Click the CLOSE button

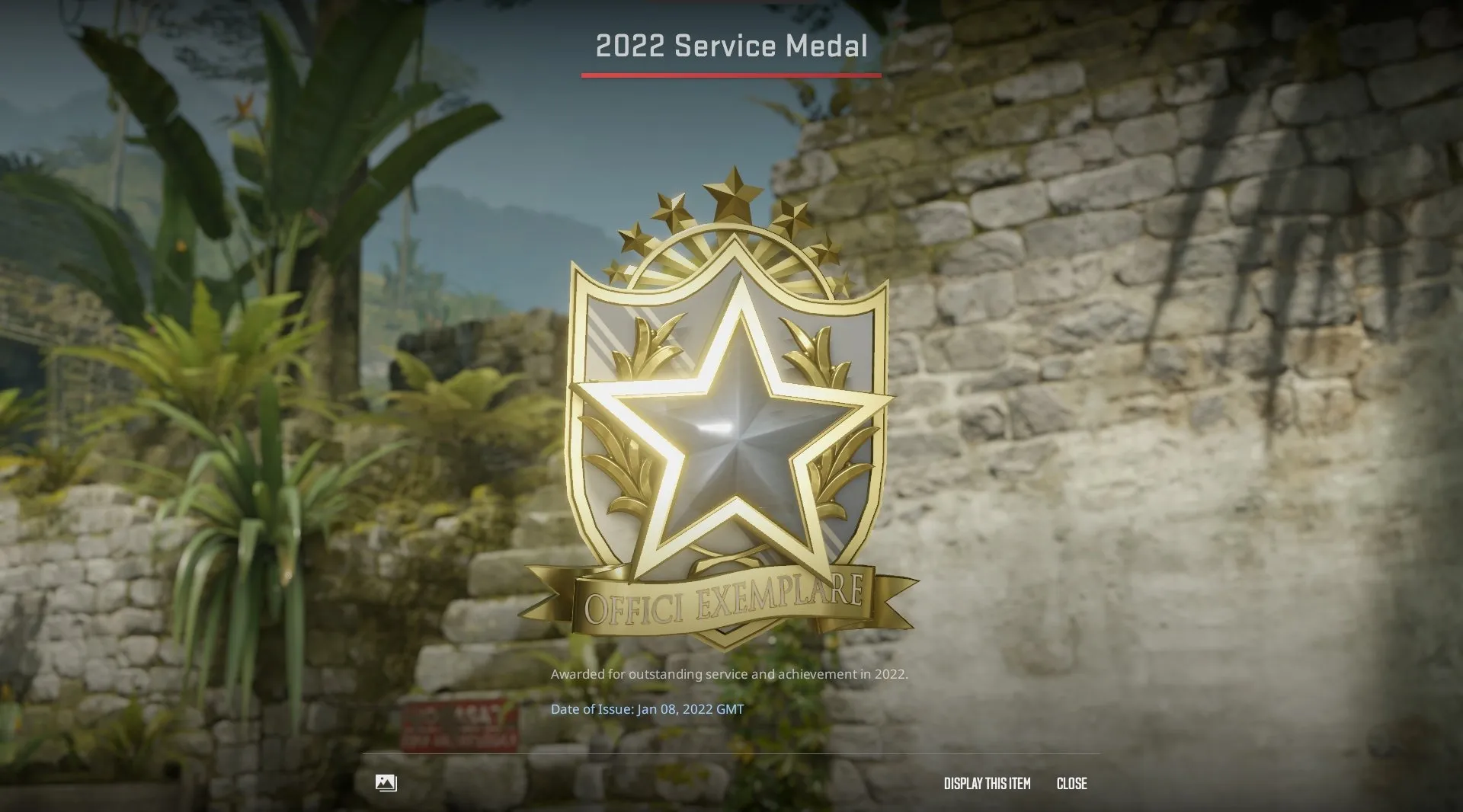(x=1071, y=783)
